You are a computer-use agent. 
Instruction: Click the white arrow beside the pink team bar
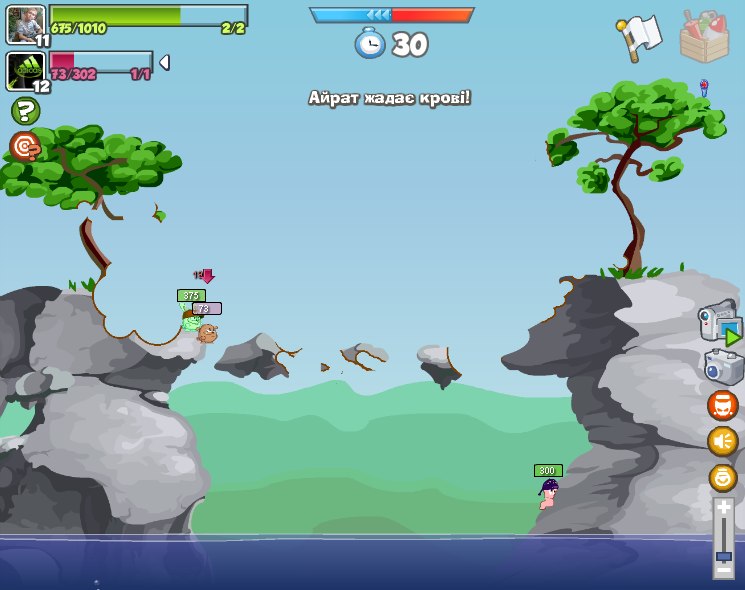pos(164,62)
